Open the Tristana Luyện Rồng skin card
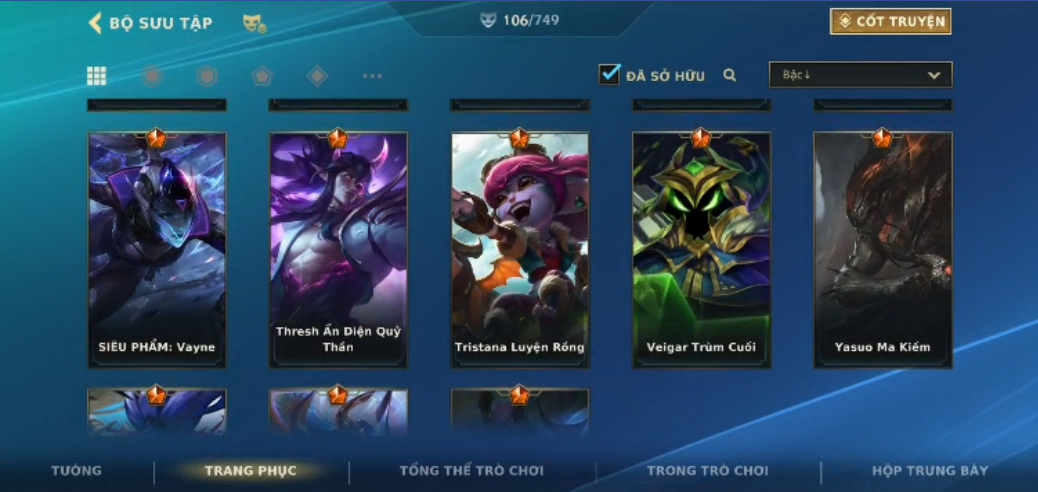The height and width of the screenshot is (492, 1038). 519,250
